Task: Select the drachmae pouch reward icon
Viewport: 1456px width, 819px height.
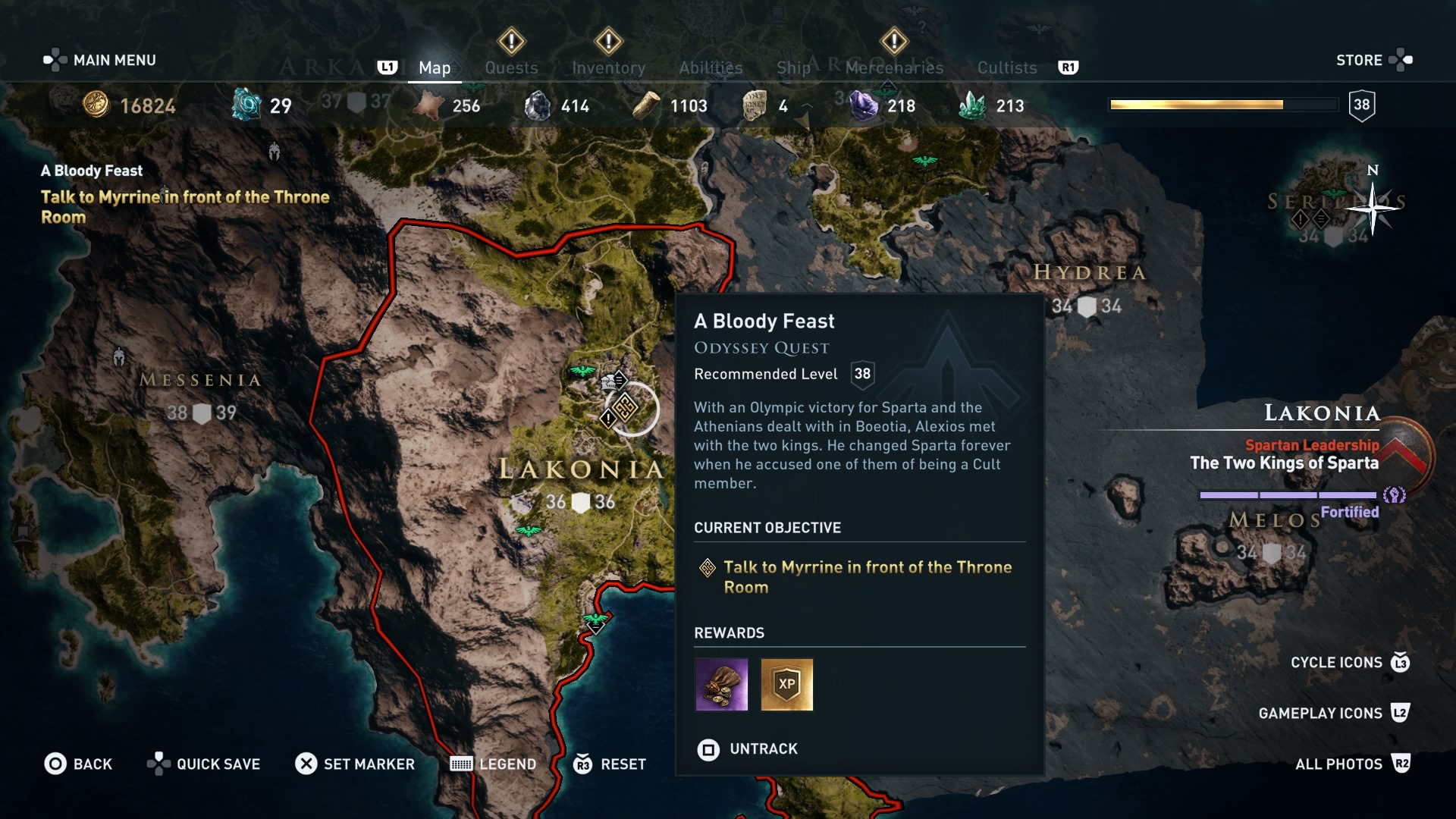Action: [720, 685]
